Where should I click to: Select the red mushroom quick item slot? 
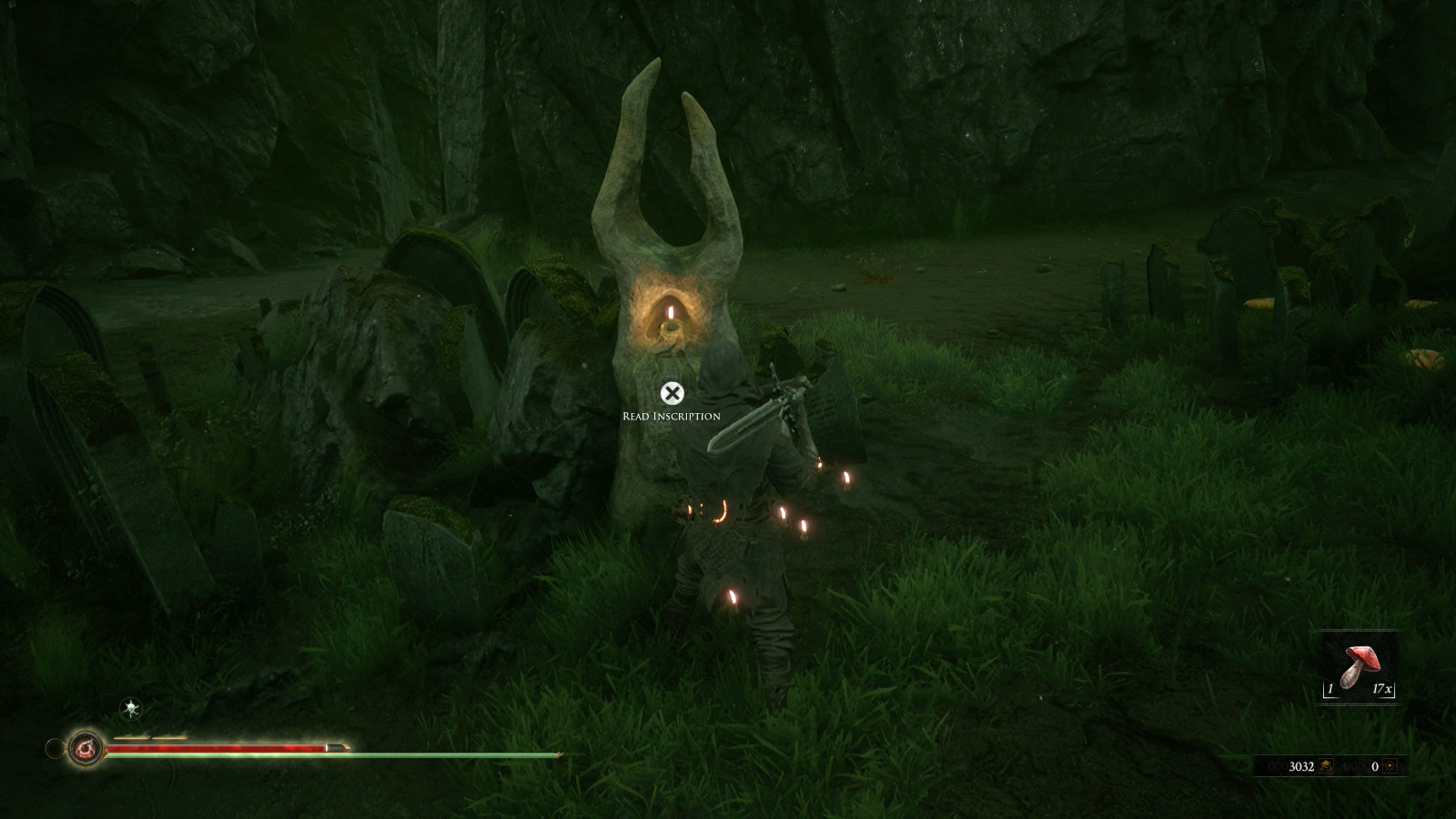pos(1358,667)
